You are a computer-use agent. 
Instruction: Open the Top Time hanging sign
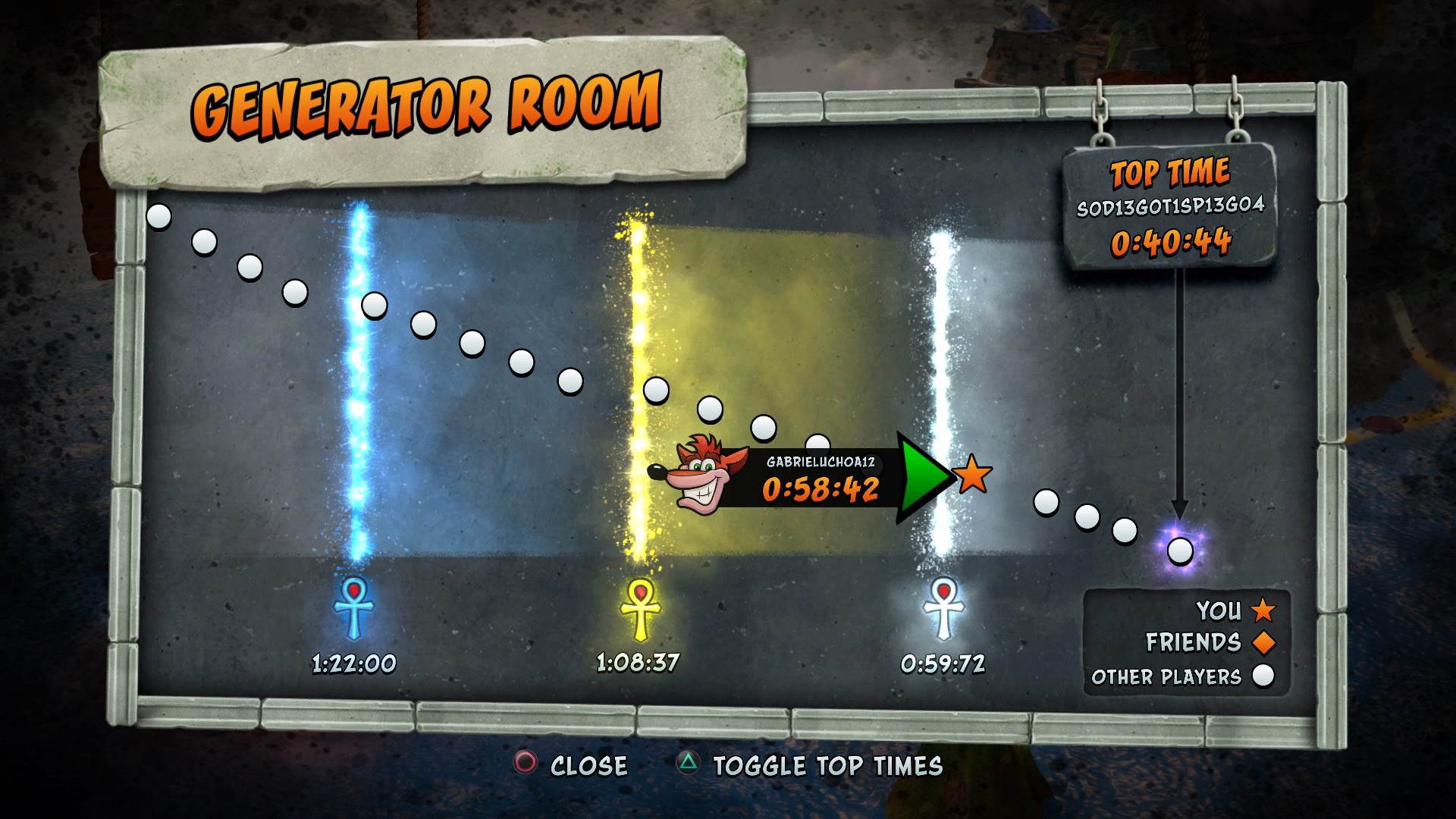point(1170,206)
